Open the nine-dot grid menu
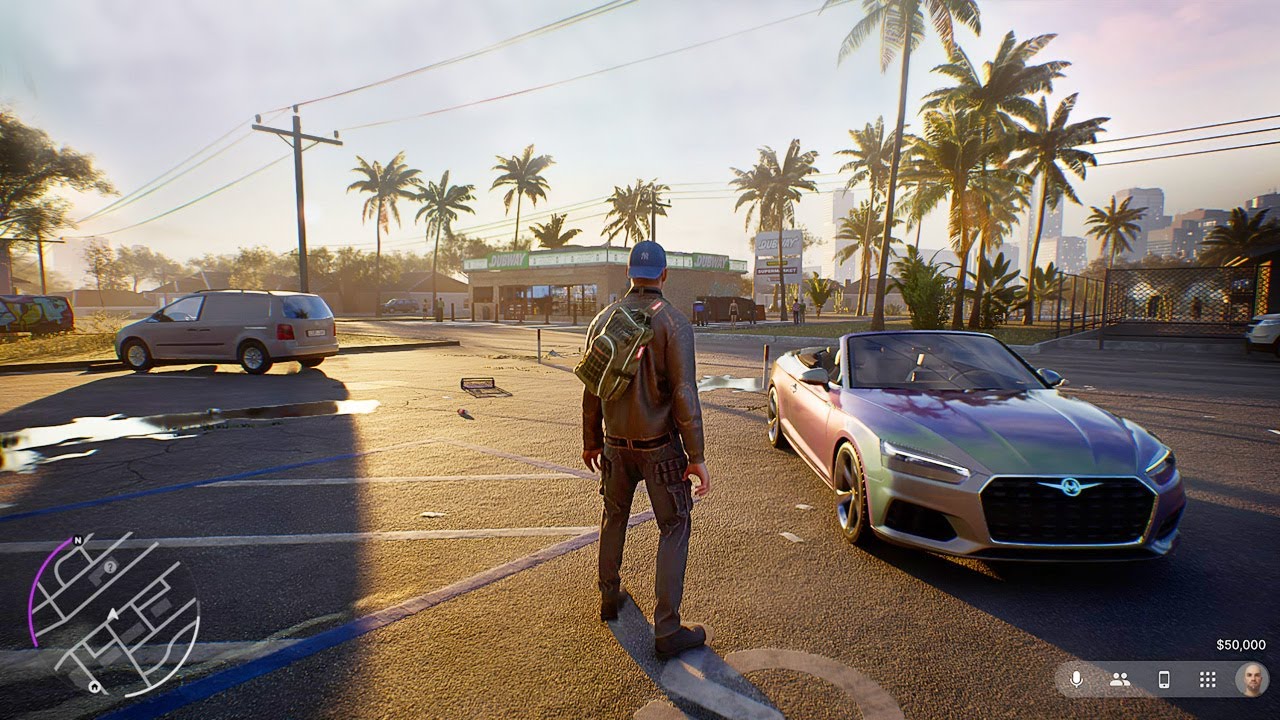 pyautogui.click(x=1207, y=679)
